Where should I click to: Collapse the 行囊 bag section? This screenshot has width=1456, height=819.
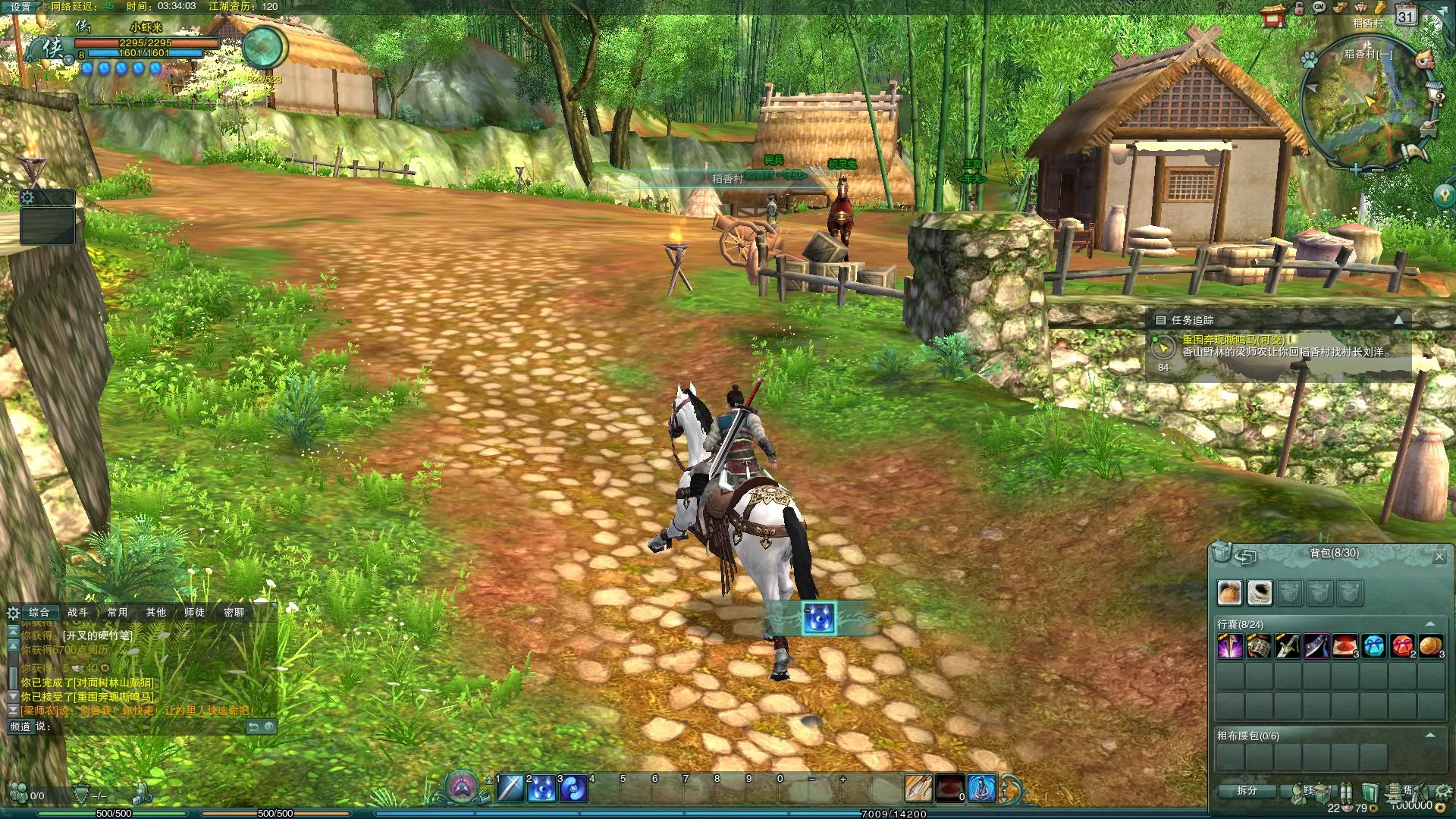coord(1430,624)
